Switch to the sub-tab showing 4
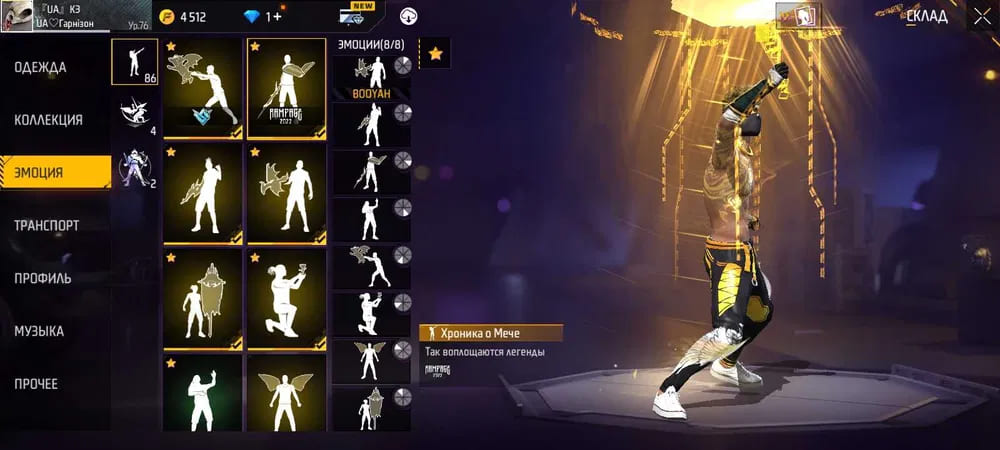Viewport: 1000px width, 450px height. pyautogui.click(x=135, y=115)
